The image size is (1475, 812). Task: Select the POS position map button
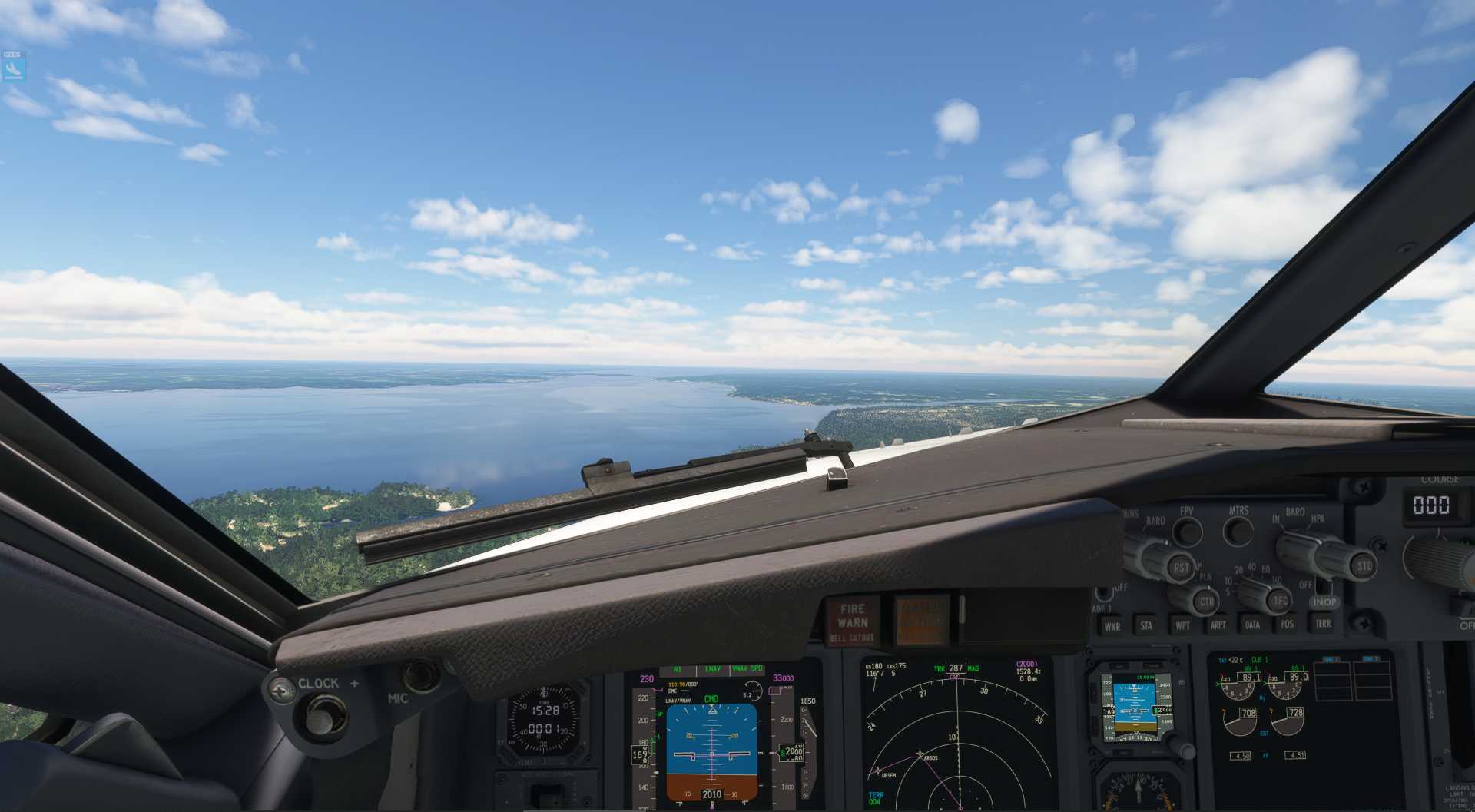pyautogui.click(x=1288, y=624)
